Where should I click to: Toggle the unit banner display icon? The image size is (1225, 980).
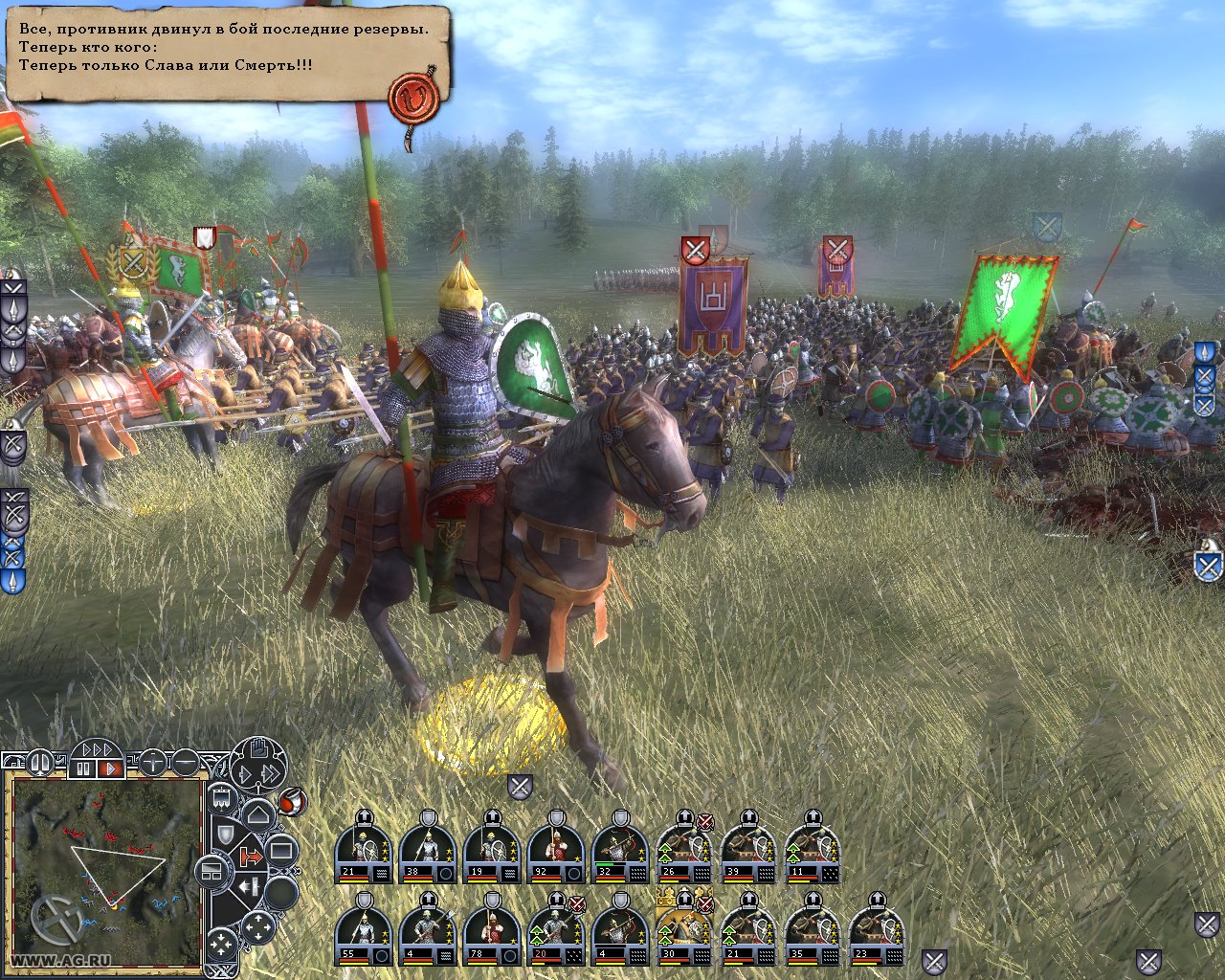tap(220, 799)
